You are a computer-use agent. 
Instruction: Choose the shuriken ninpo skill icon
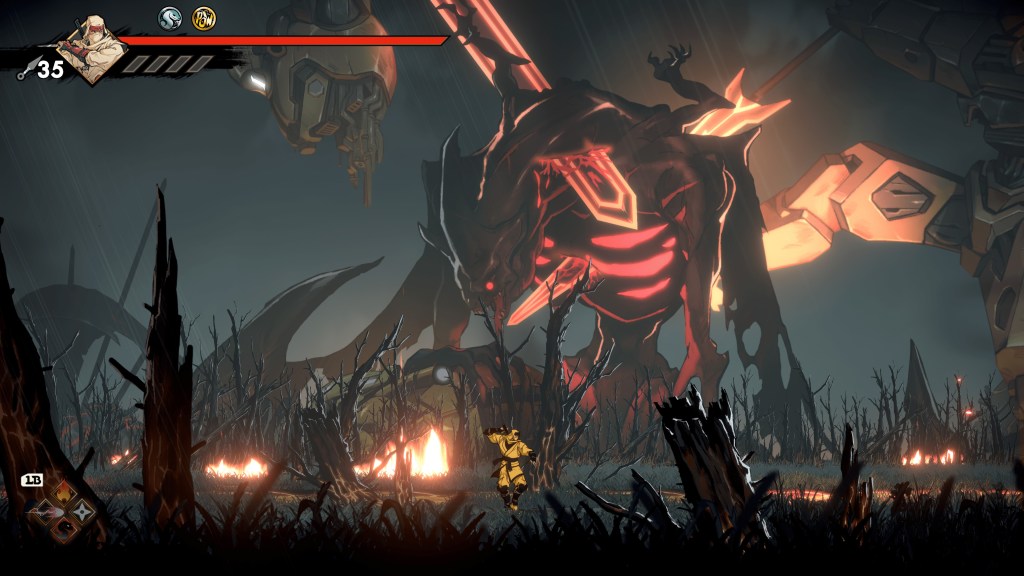[x=81, y=512]
